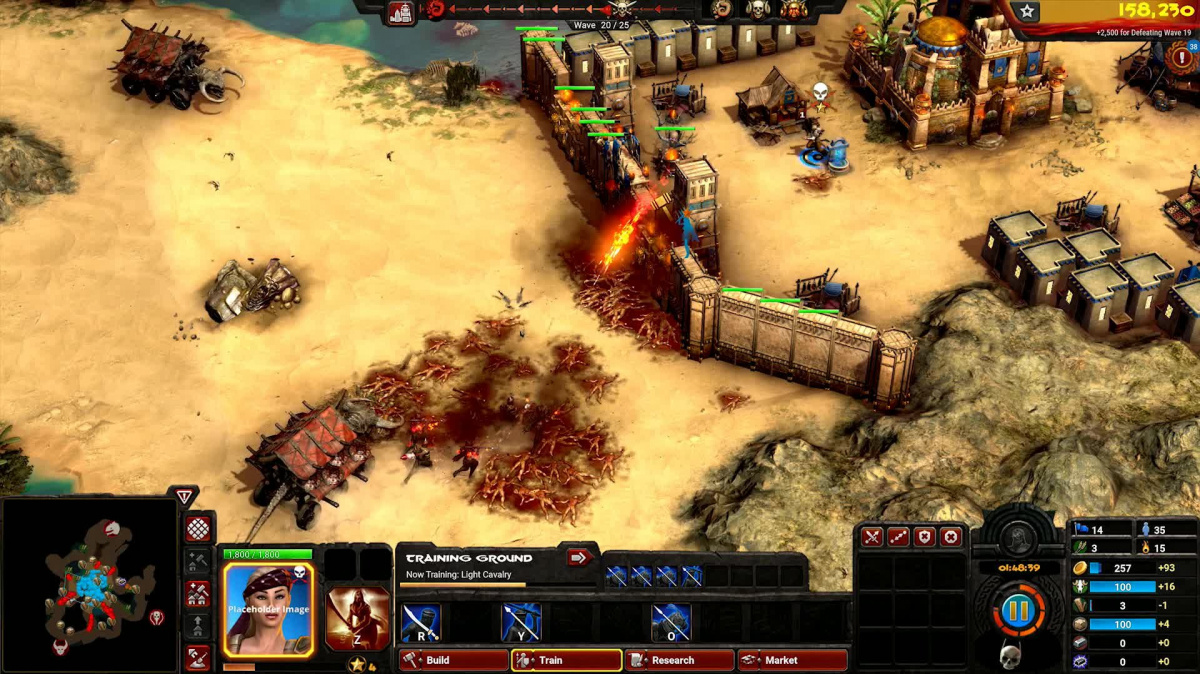Image resolution: width=1200 pixels, height=674 pixels.
Task: Open the Research menu
Action: coord(680,660)
